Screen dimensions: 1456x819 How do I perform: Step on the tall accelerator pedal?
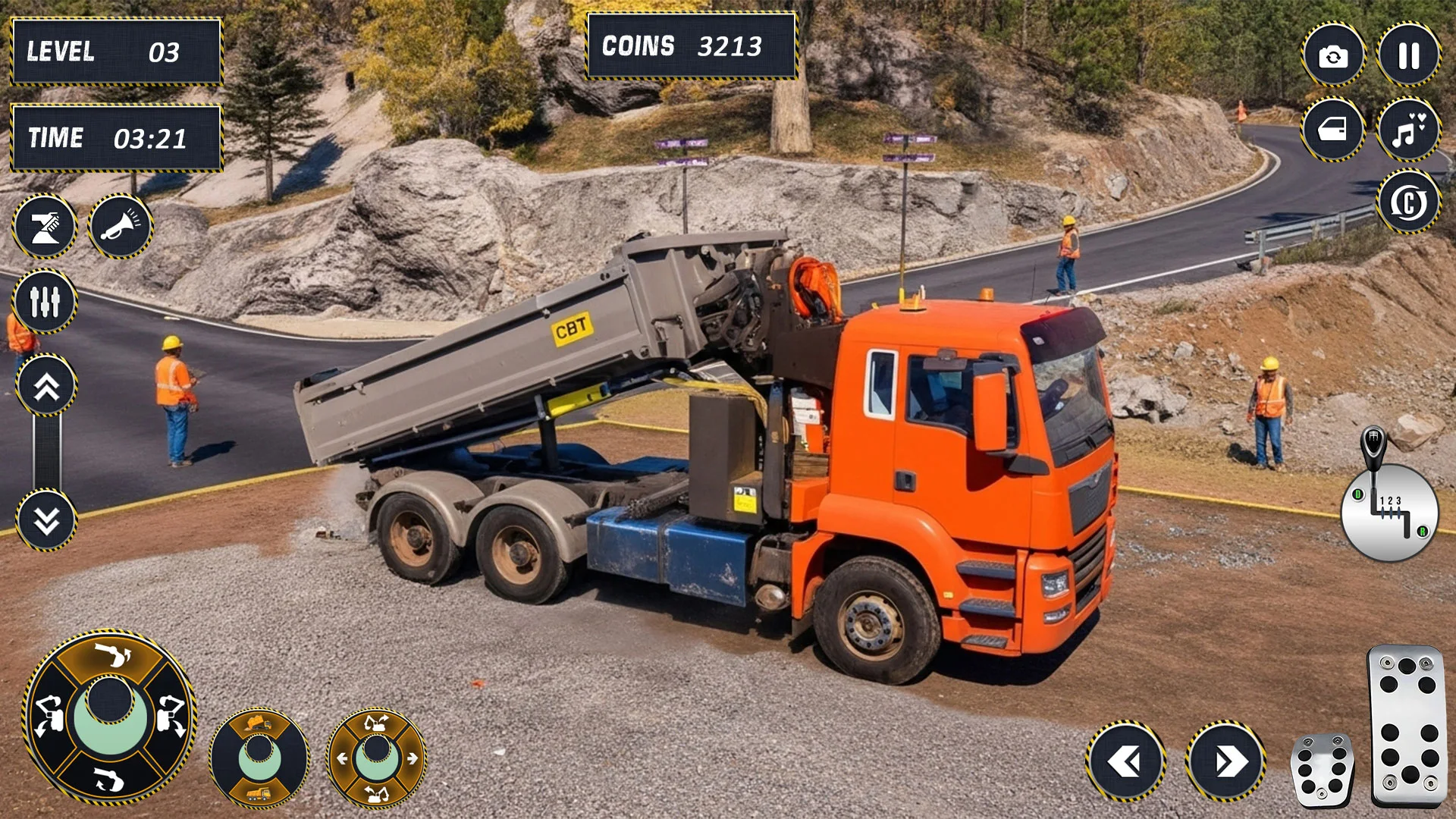tap(1407, 725)
